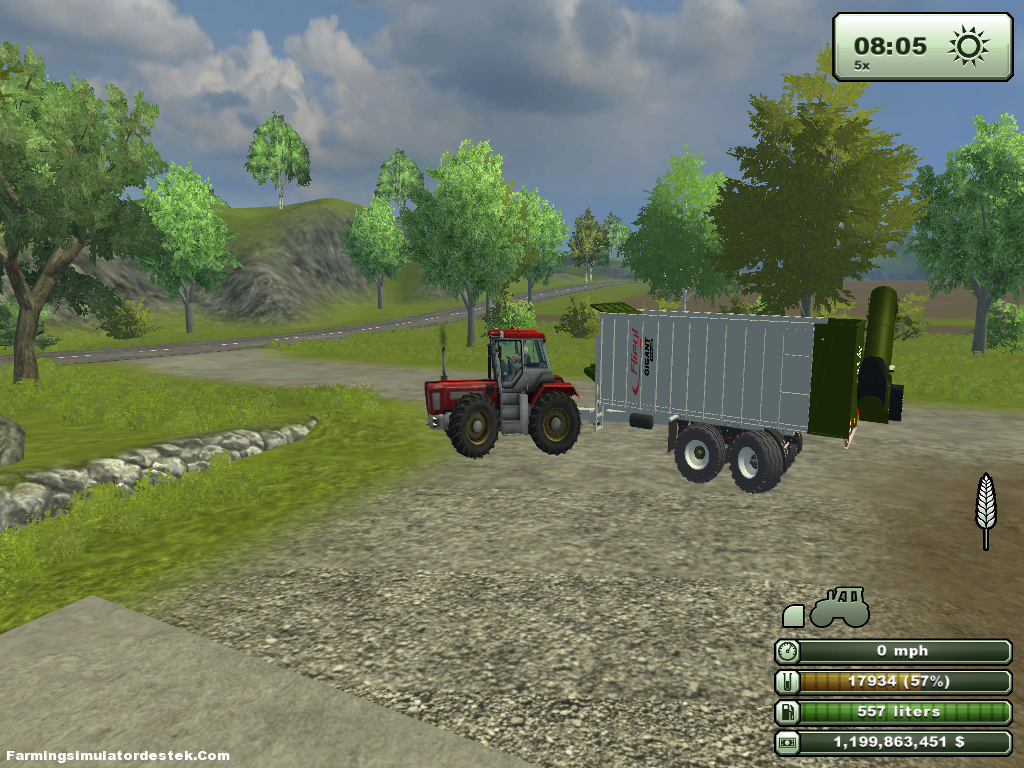Select the wheat crop icon
Viewport: 1024px width, 768px height.
986,510
